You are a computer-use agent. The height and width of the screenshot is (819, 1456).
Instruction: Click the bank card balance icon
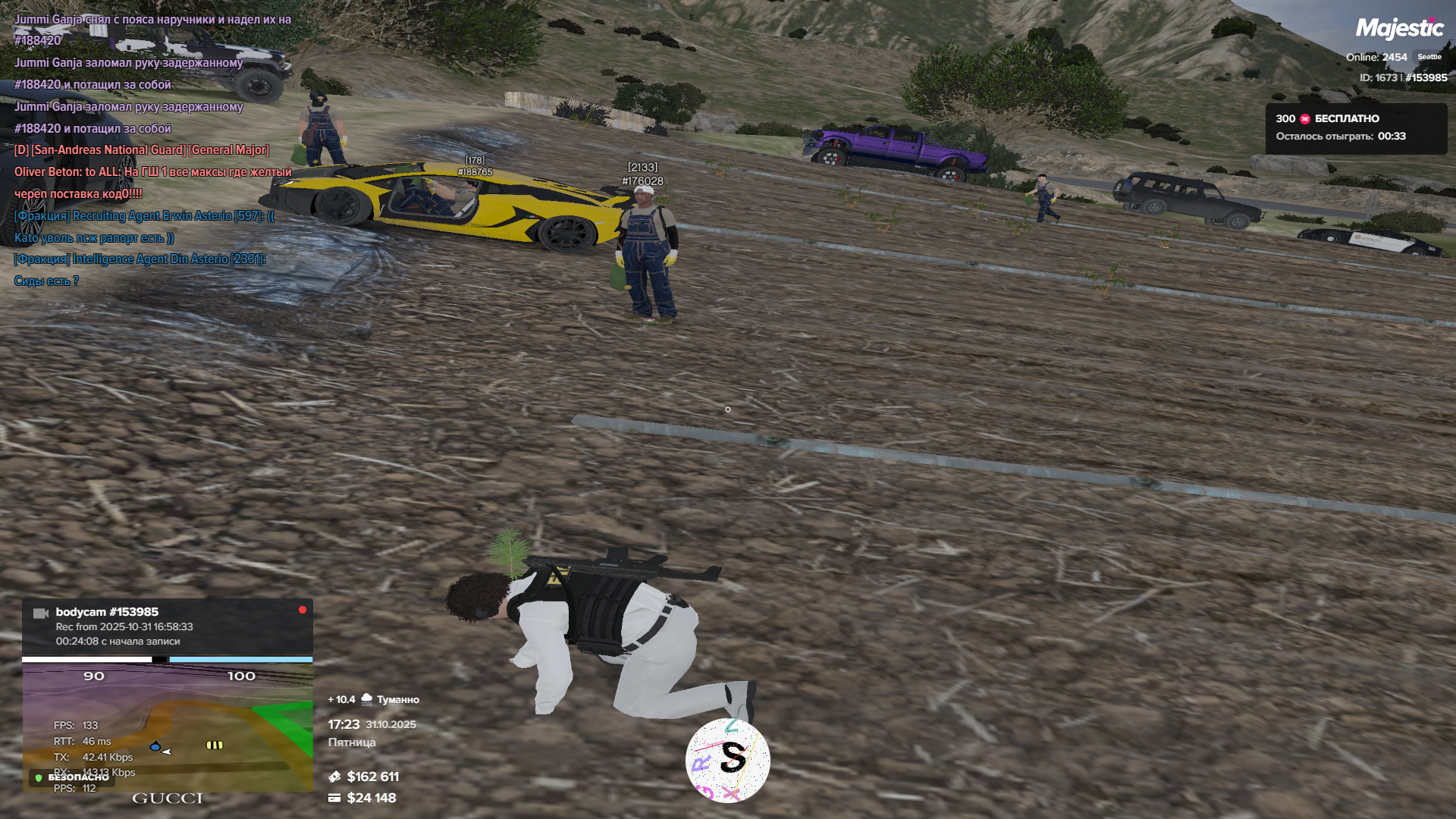[x=334, y=798]
